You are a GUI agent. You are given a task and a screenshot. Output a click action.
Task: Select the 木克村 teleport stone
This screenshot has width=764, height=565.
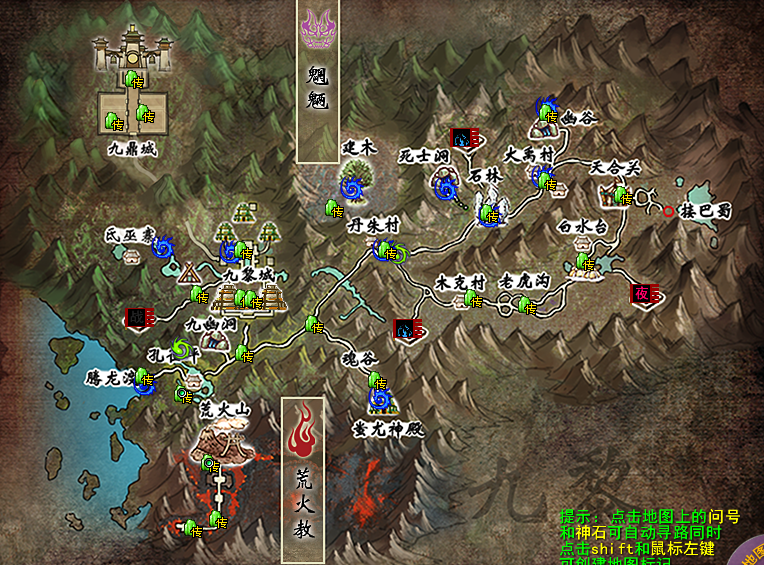471,300
